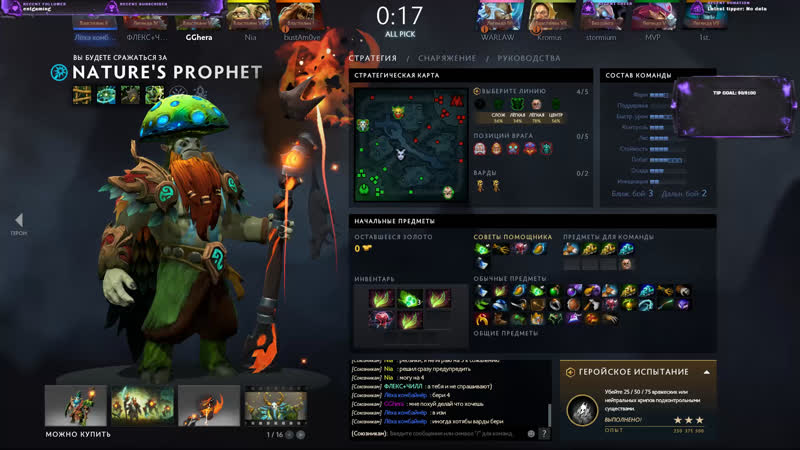Go back with the left arrow

point(18,221)
